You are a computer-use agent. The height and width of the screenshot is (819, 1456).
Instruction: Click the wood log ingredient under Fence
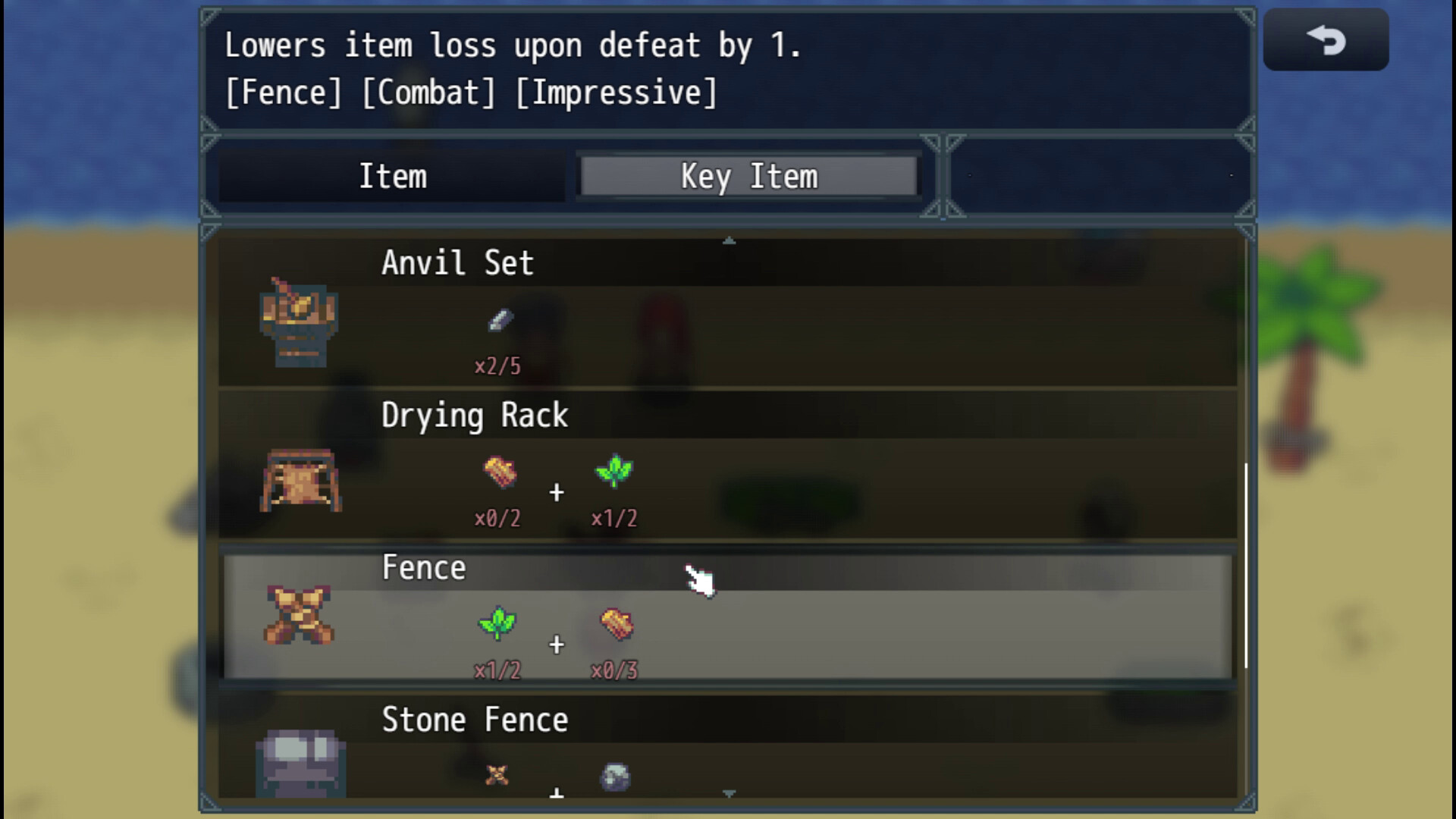[615, 625]
